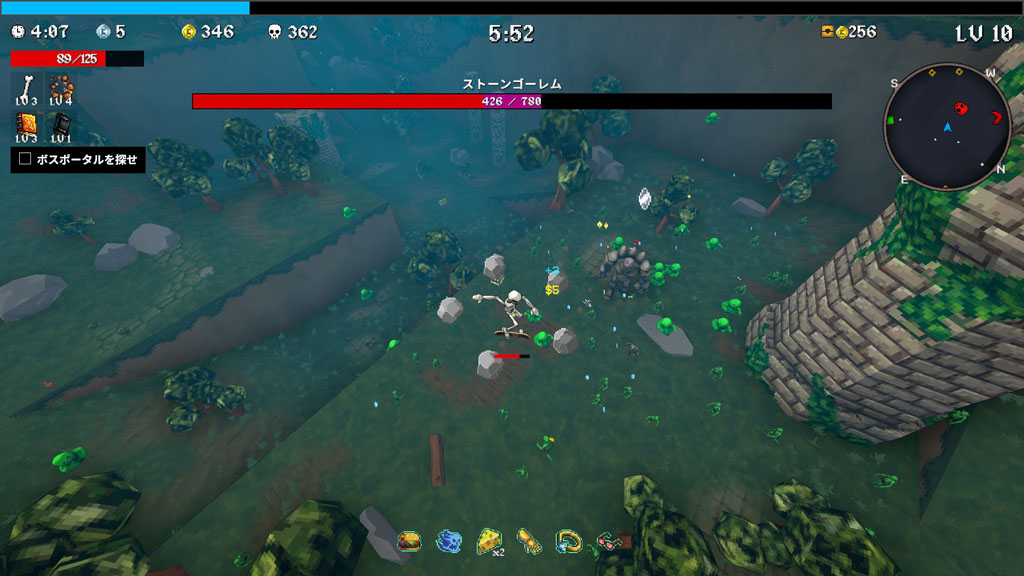Choose the orange spellbook tome icon
1024x576 pixels.
pos(28,125)
